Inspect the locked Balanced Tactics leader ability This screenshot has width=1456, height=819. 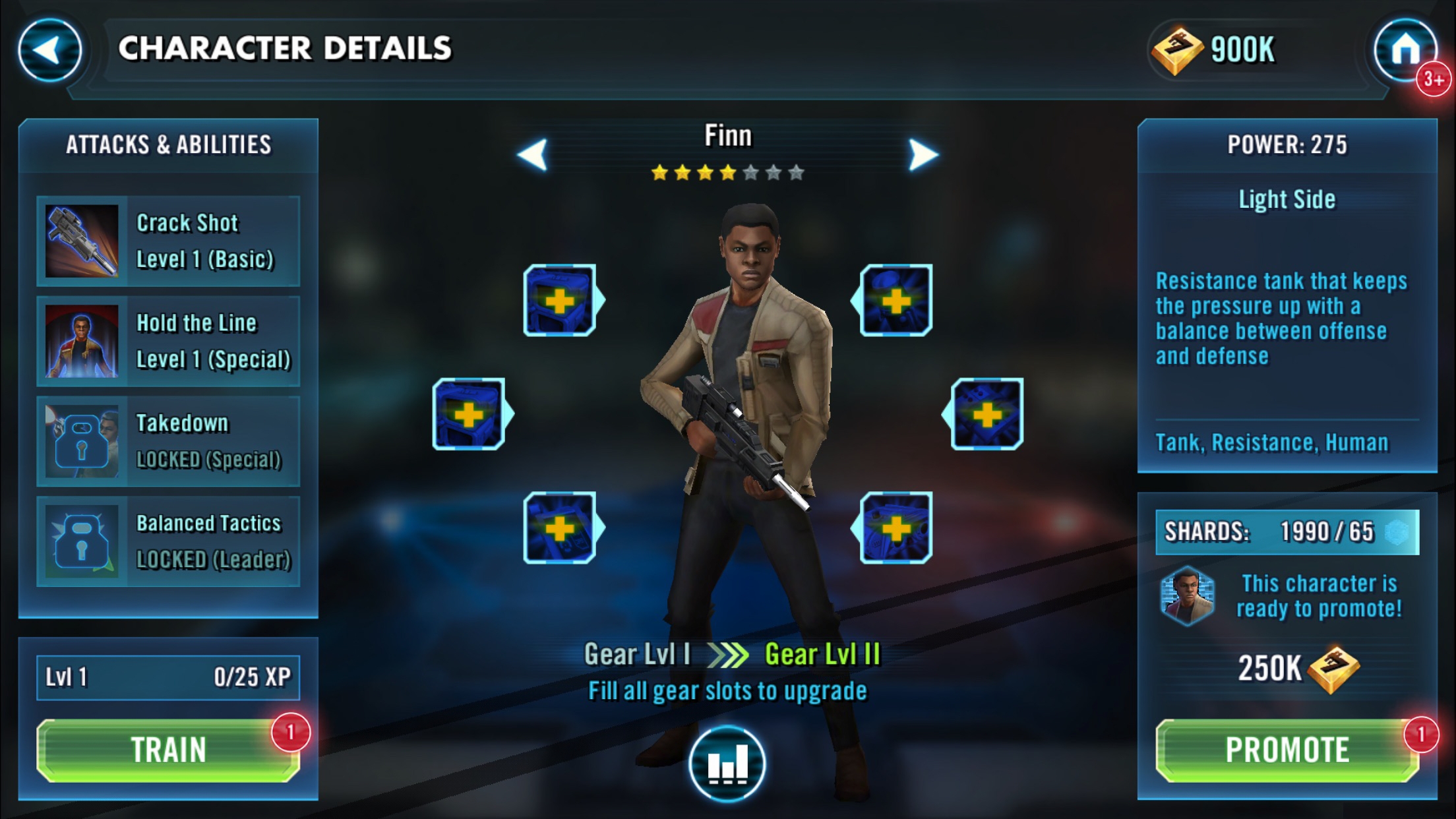168,542
